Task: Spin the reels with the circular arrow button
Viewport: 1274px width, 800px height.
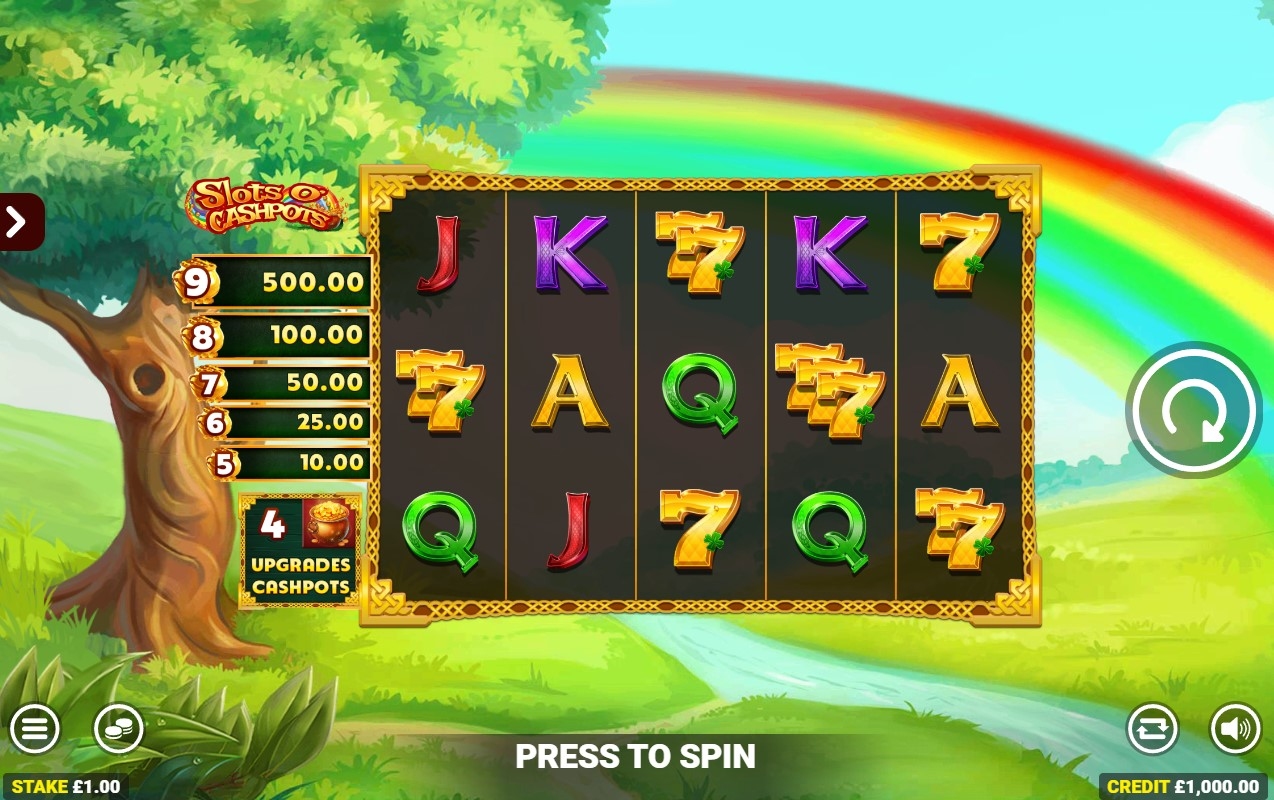Action: coord(1193,409)
